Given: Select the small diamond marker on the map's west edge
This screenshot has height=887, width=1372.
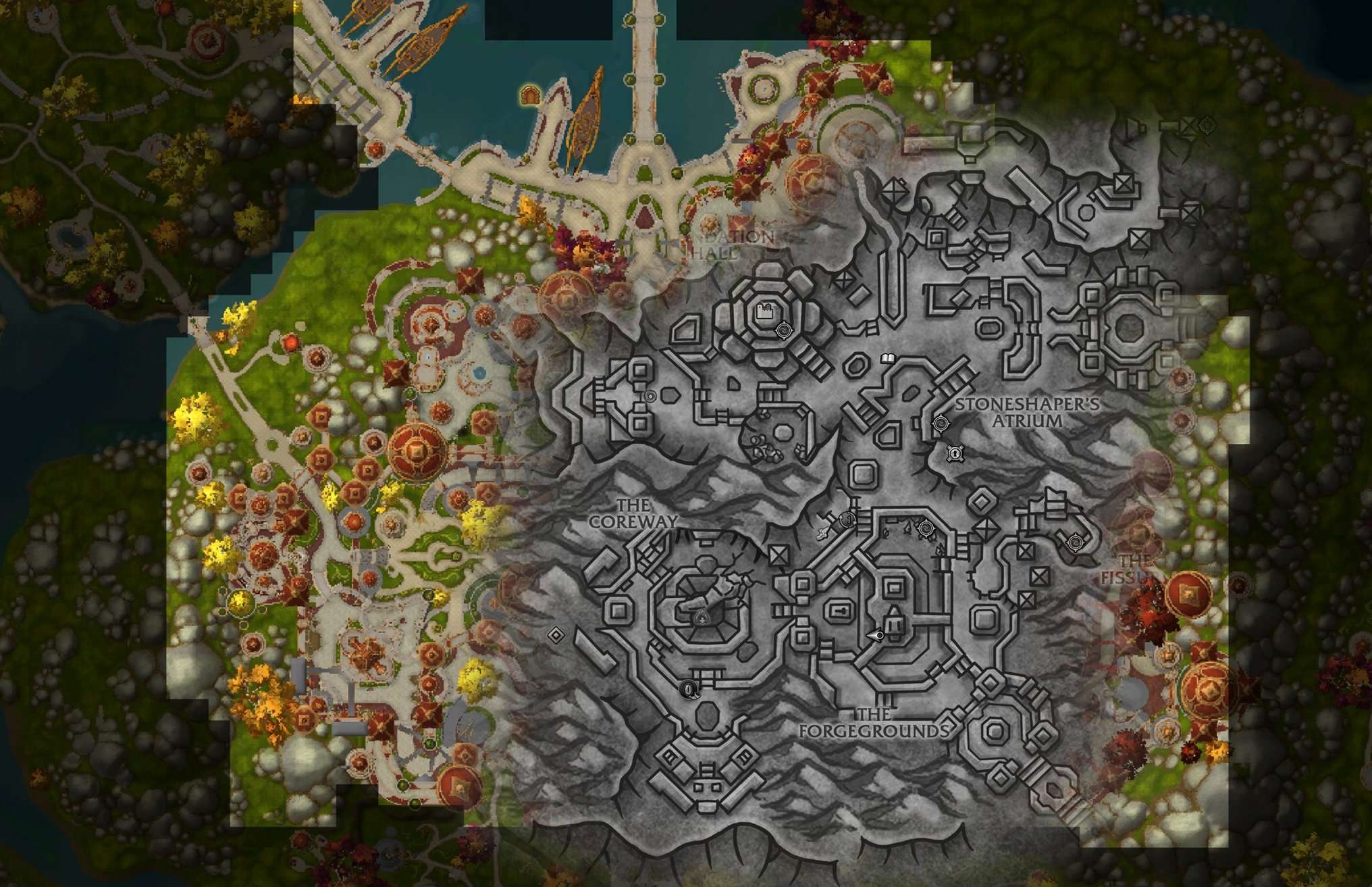Looking at the screenshot, I should pos(556,634).
